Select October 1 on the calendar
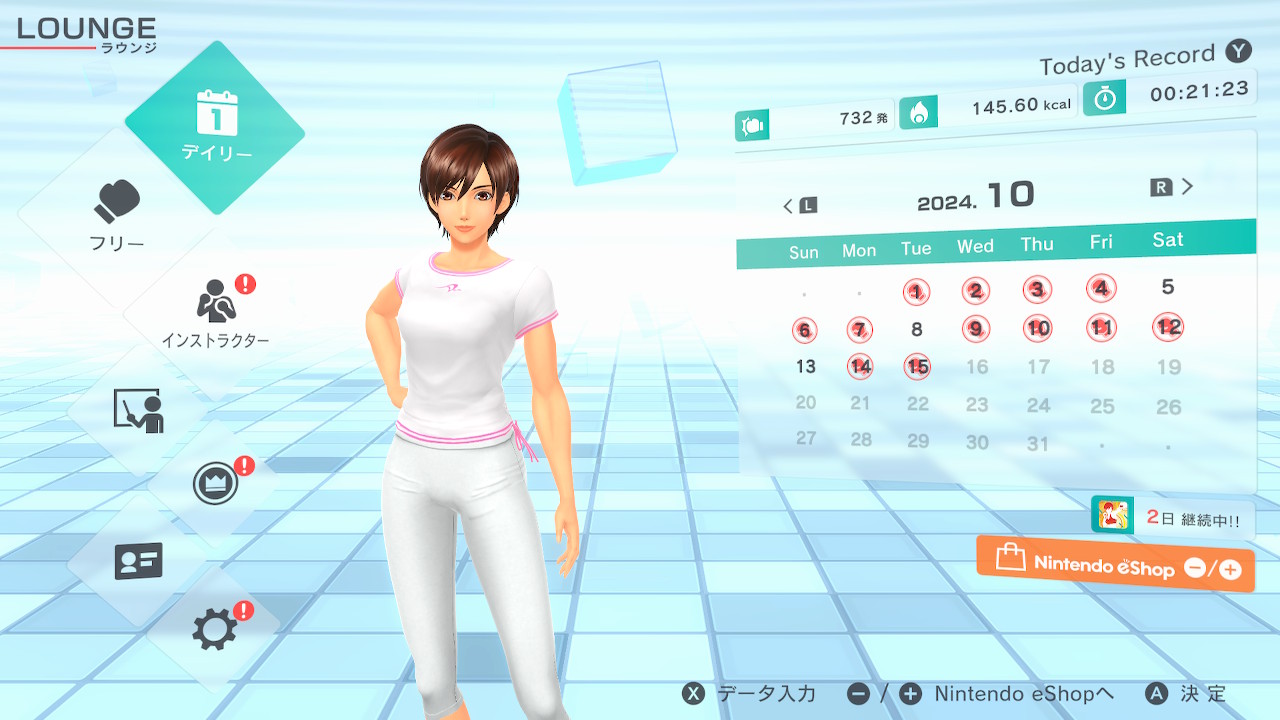This screenshot has height=720, width=1280. coord(916,292)
